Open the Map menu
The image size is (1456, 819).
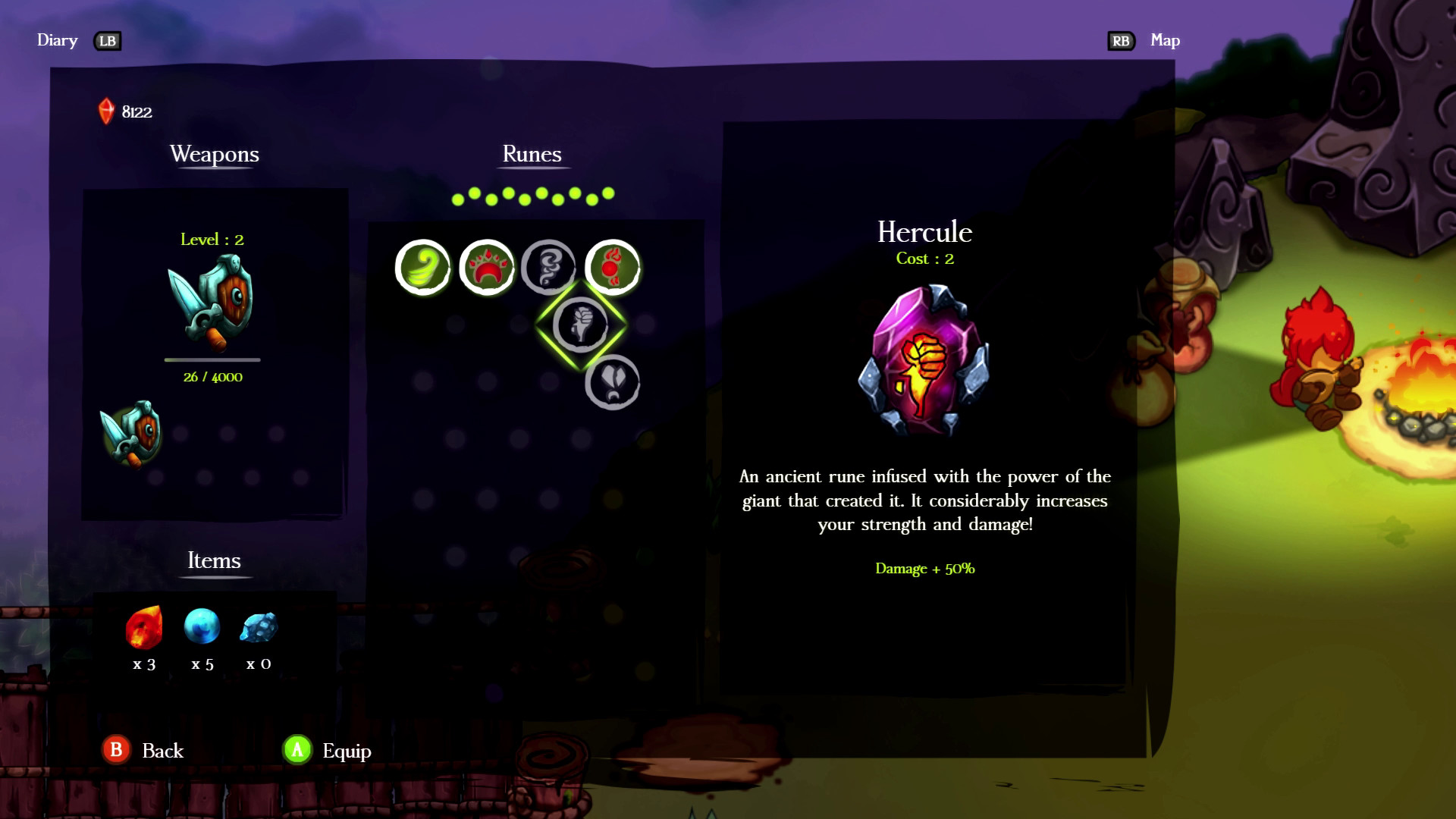click(x=1166, y=40)
